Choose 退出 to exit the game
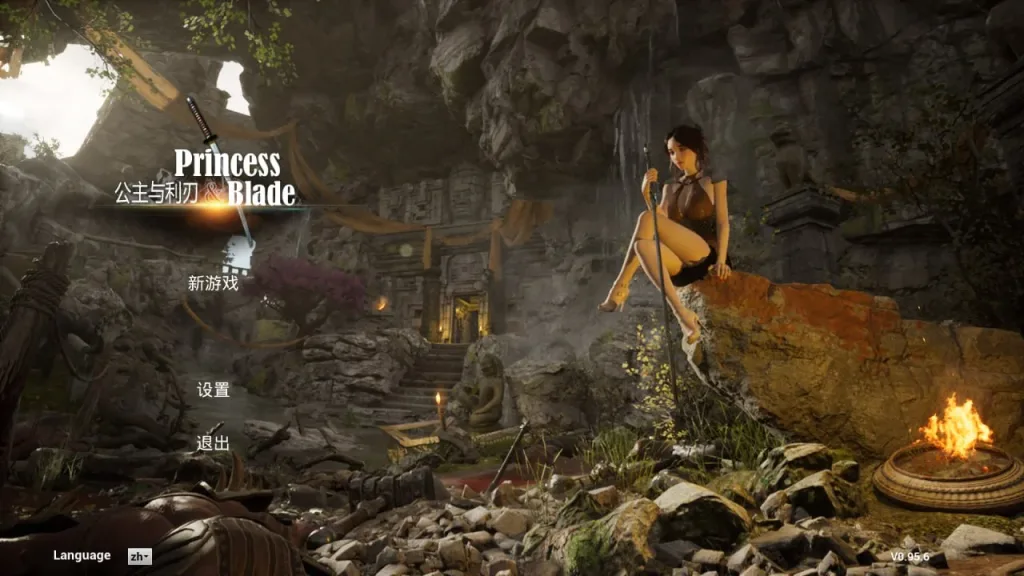The height and width of the screenshot is (576, 1024). click(x=213, y=443)
